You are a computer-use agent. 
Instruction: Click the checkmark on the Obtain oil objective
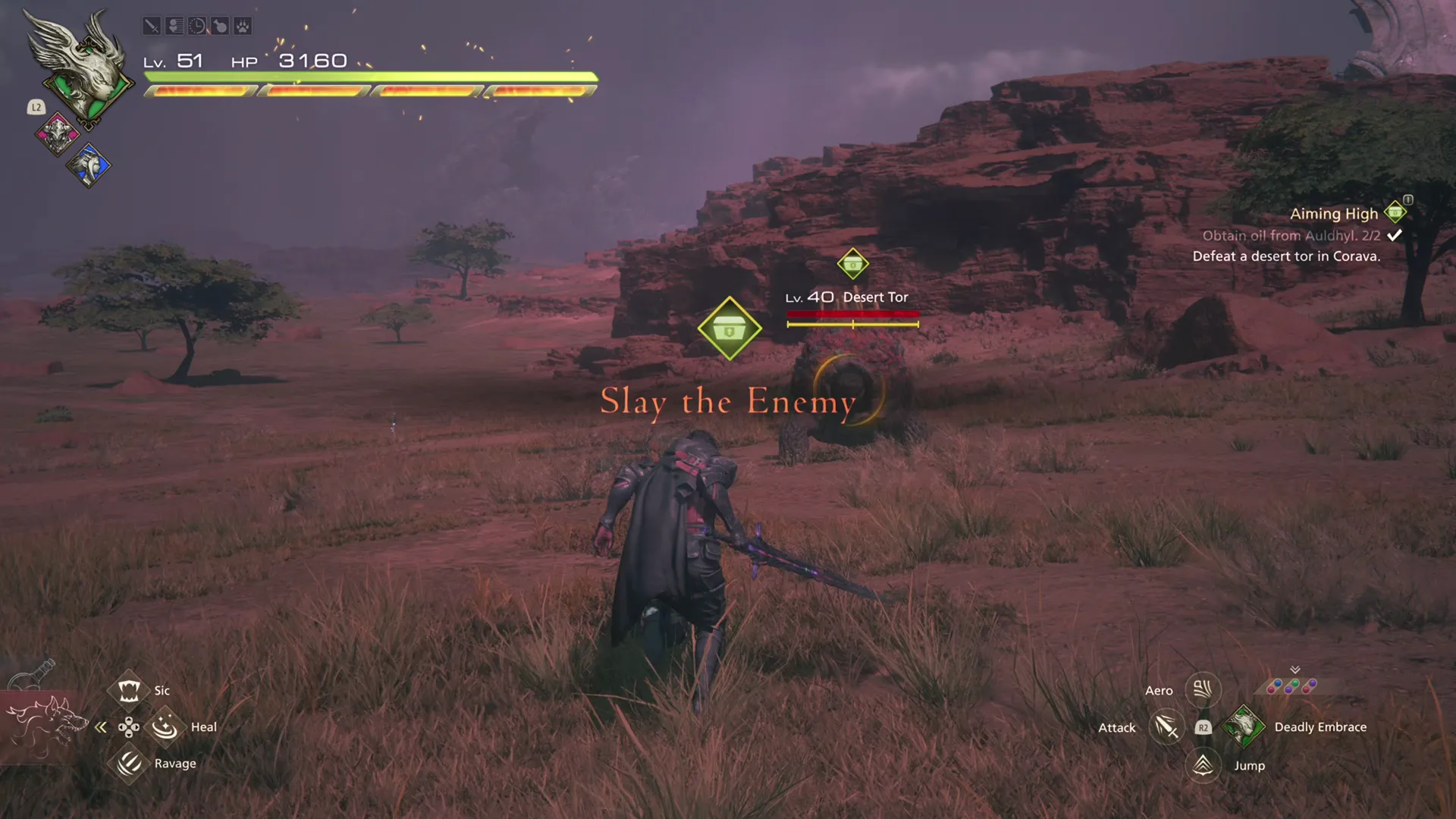tap(1393, 235)
